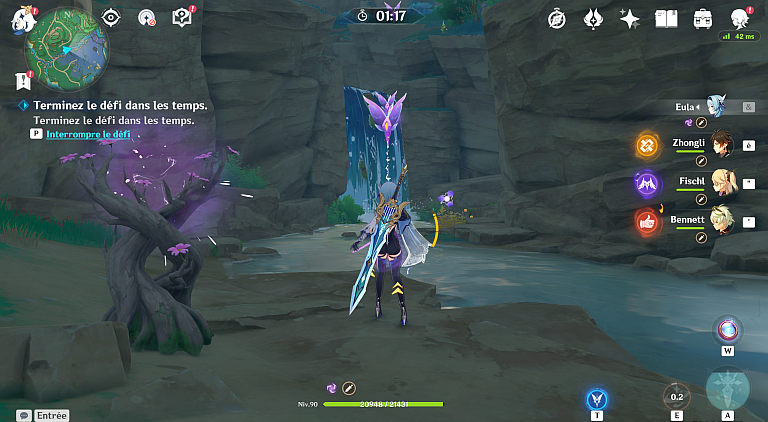This screenshot has width=768, height=422.
Task: Open the wish four-point star icon
Action: [x=629, y=18]
